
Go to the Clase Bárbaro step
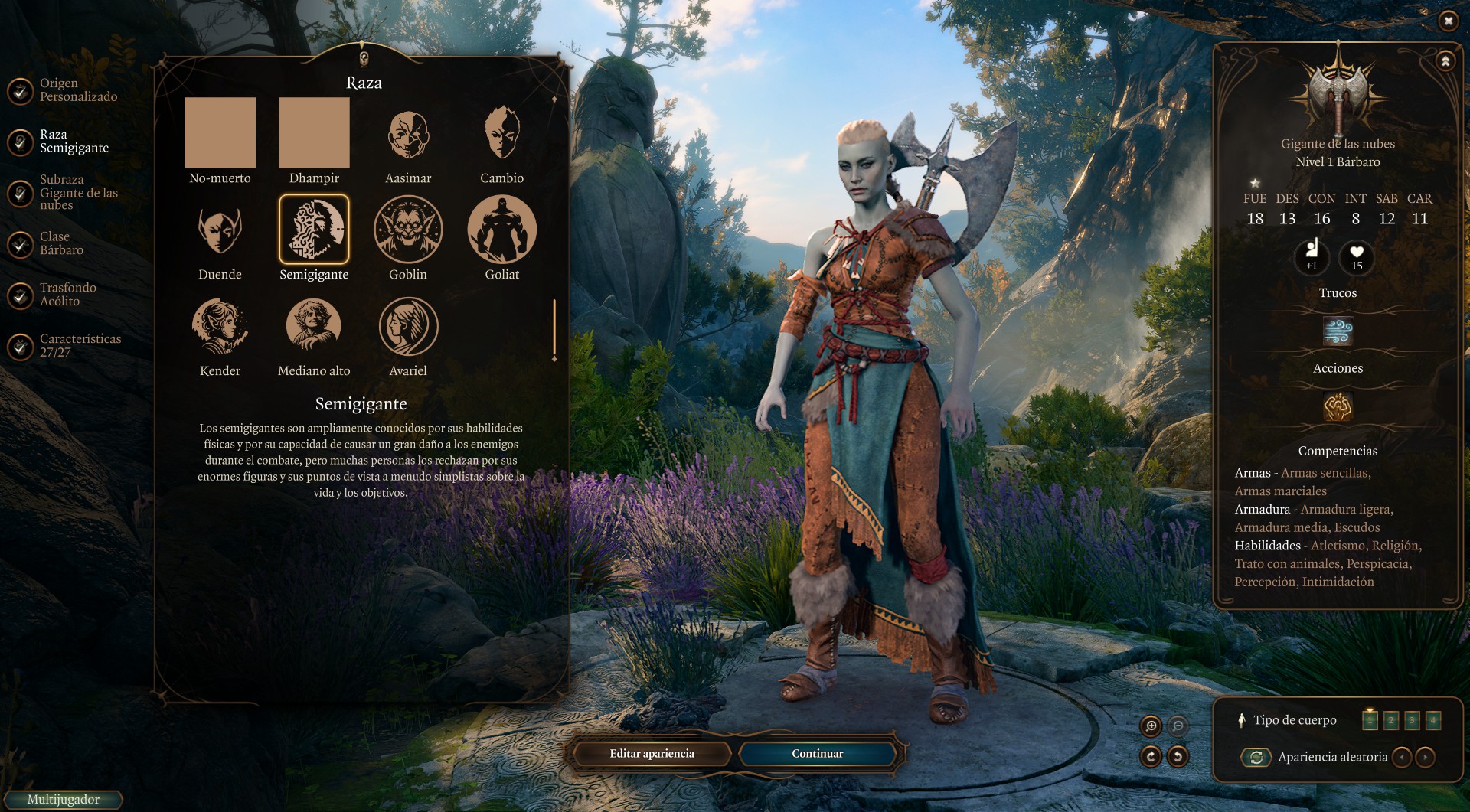pyautogui.click(x=61, y=243)
